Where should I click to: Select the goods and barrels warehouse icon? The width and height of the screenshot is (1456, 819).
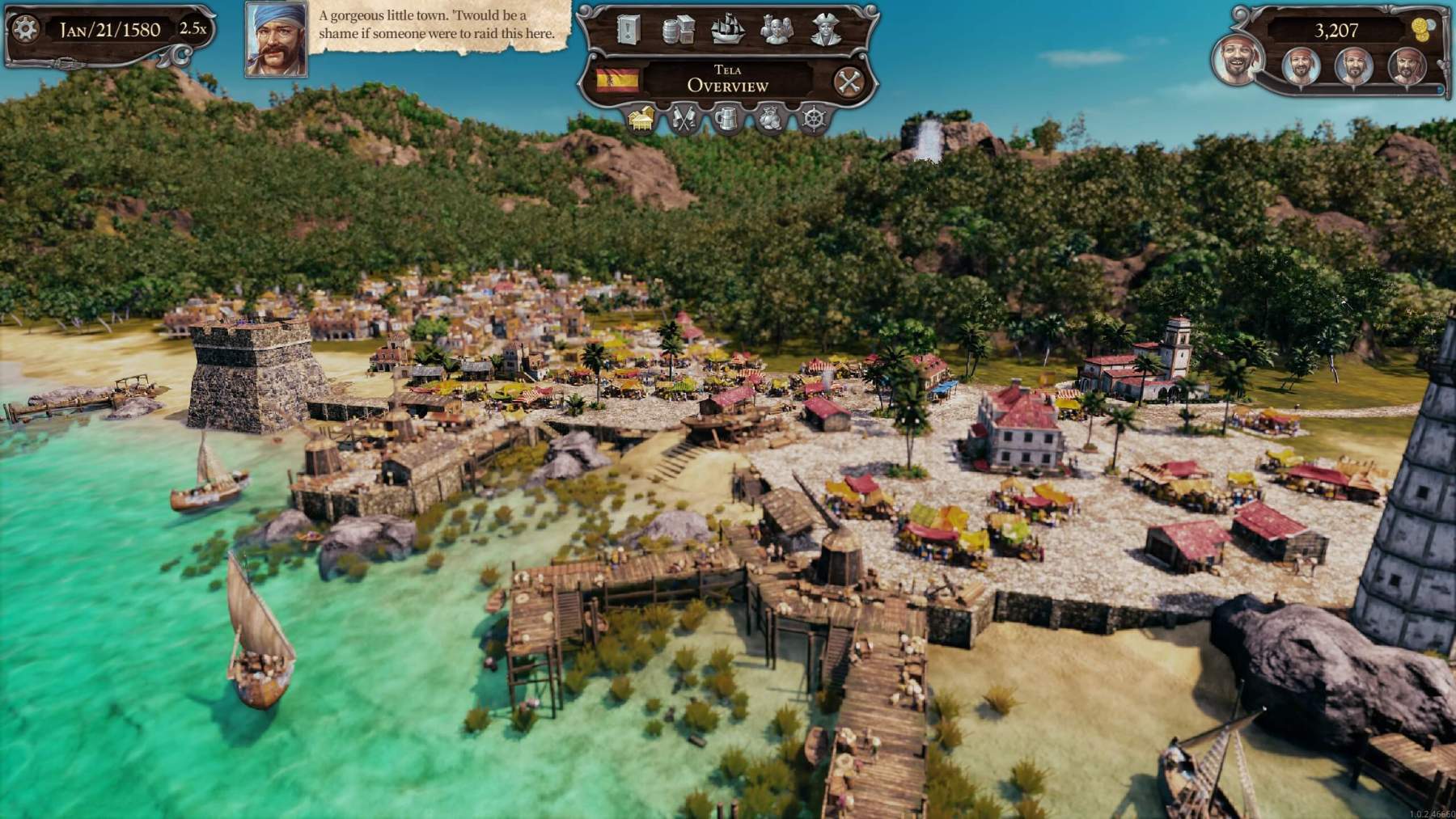679,29
